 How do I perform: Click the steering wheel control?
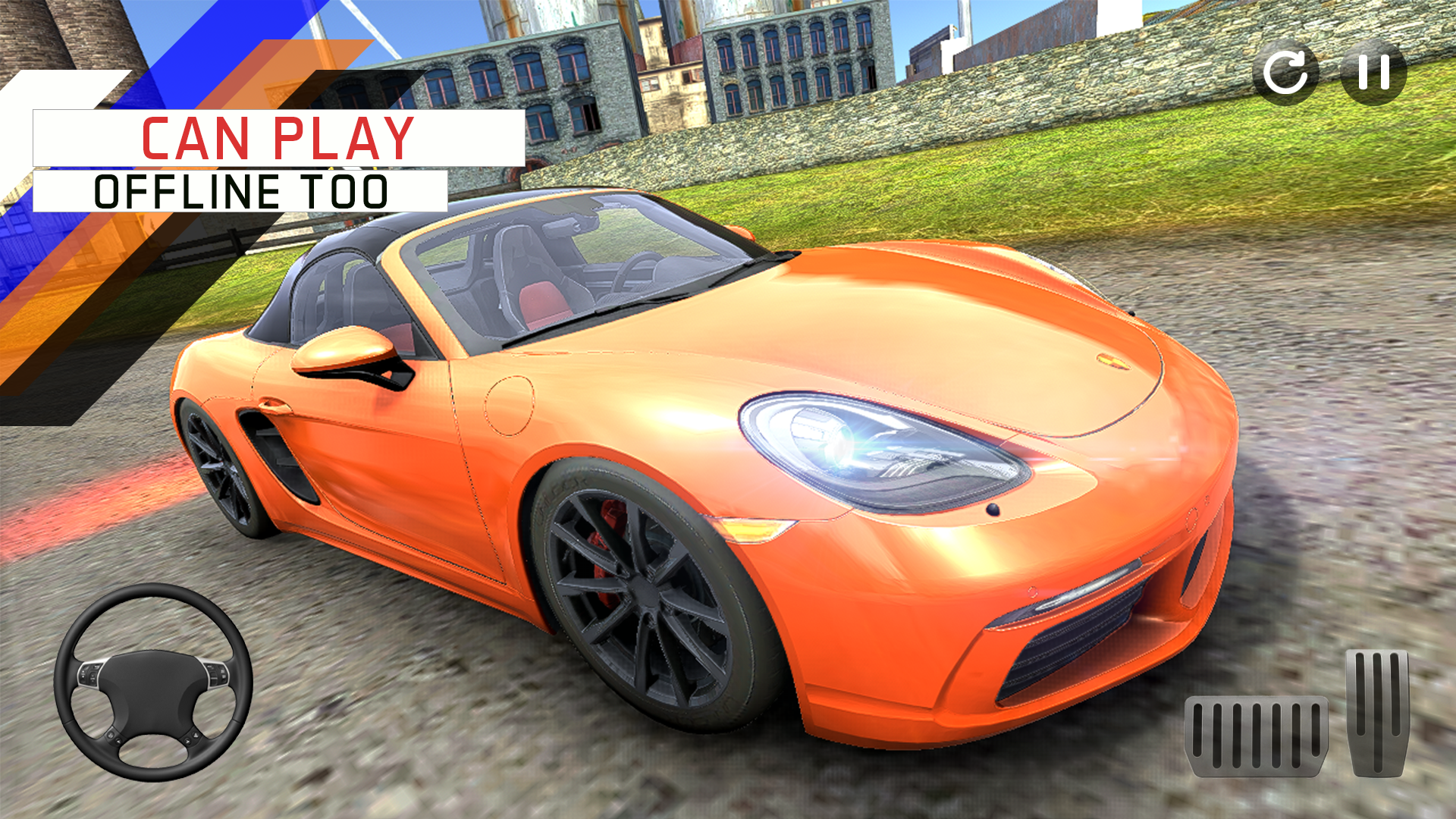point(153,682)
